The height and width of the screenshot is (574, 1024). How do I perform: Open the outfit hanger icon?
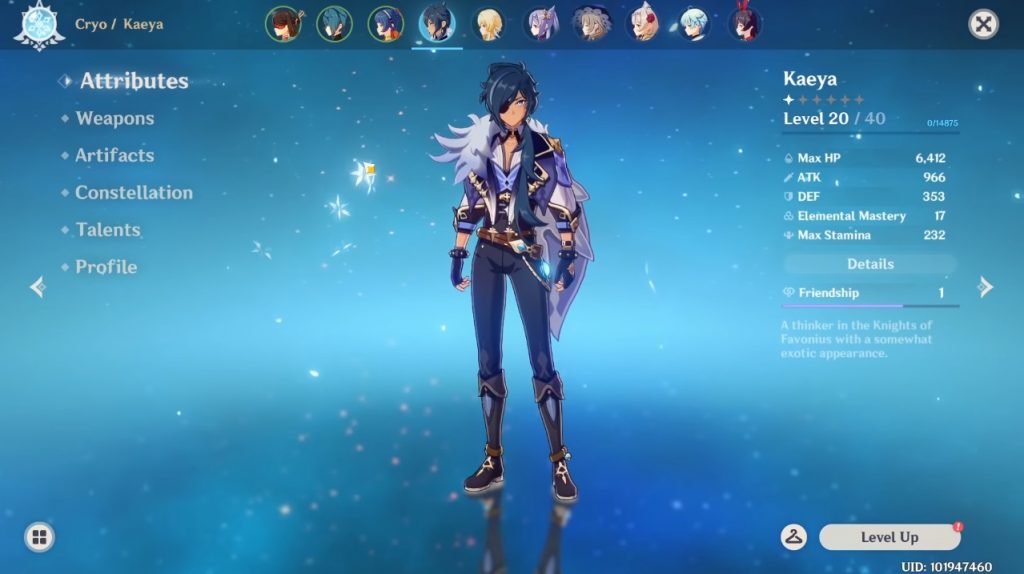coord(794,537)
